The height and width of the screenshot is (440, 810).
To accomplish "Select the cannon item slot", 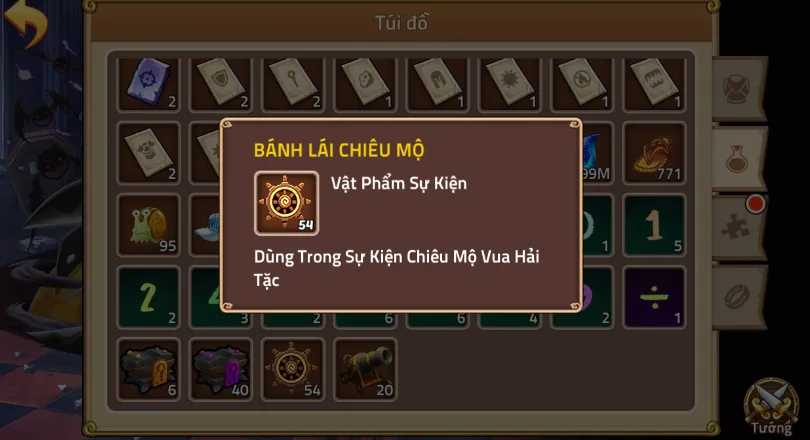I will coord(365,367).
